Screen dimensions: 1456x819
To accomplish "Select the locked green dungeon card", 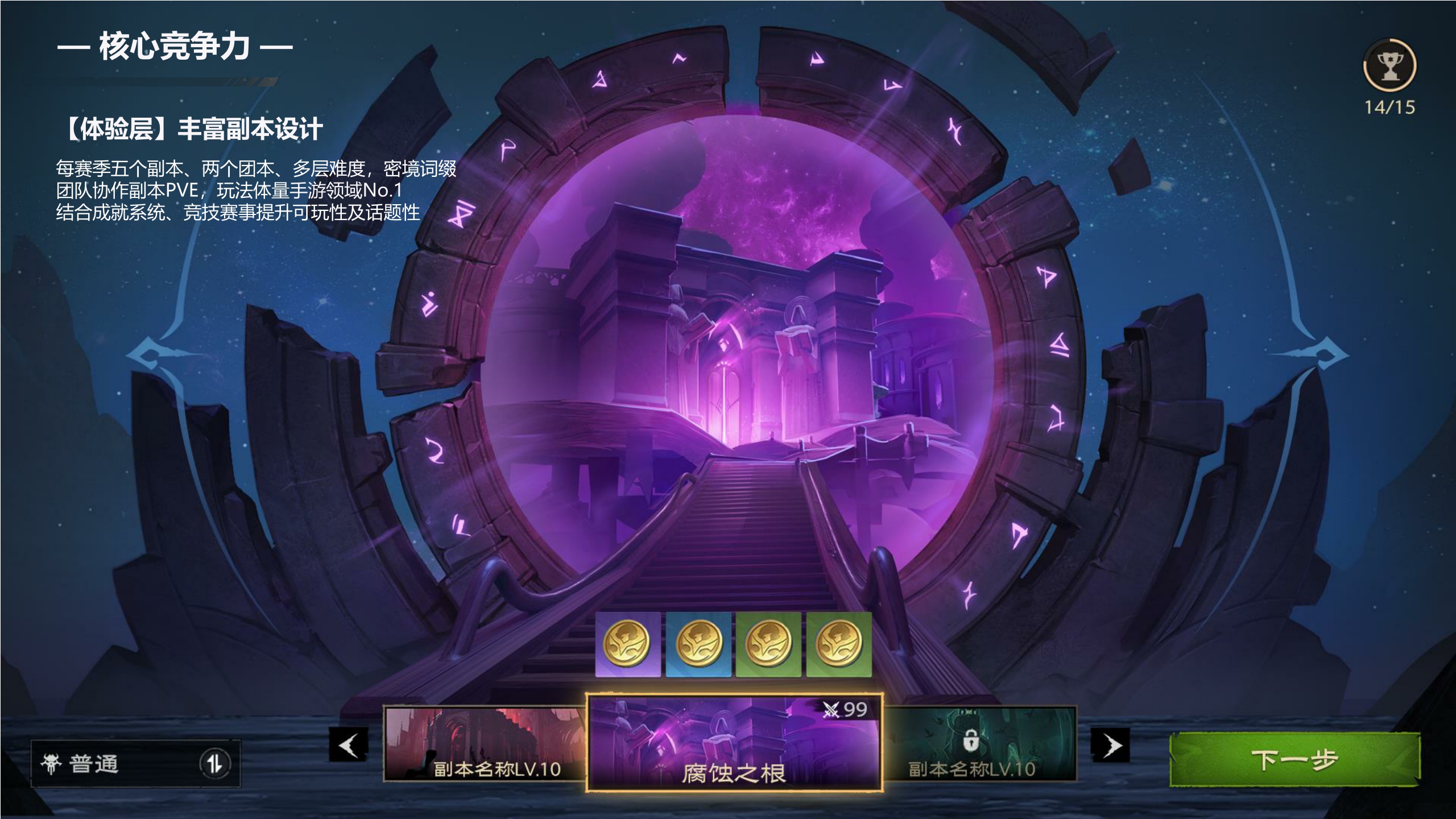I will tap(979, 744).
